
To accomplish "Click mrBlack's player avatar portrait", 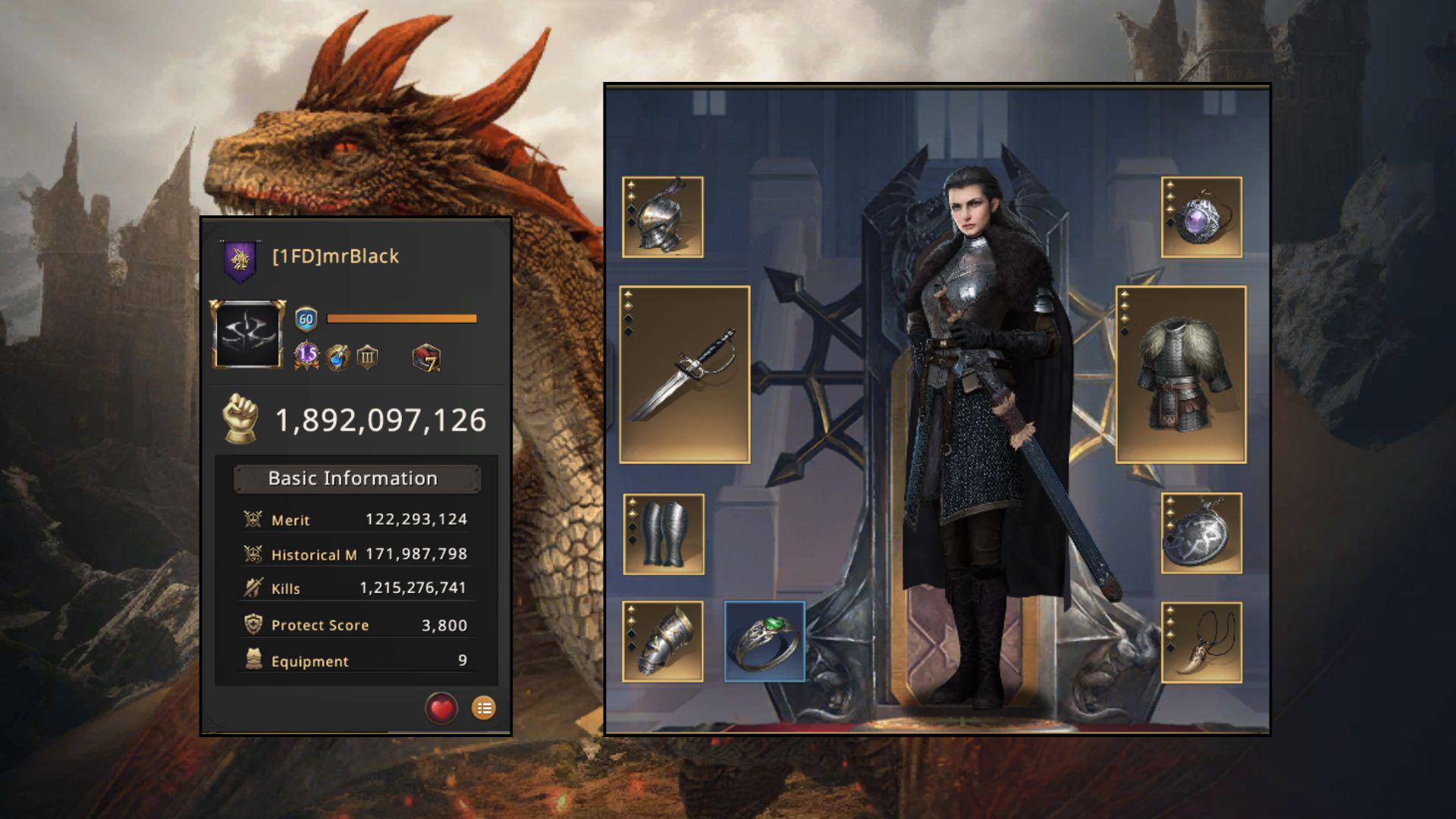I will [248, 334].
